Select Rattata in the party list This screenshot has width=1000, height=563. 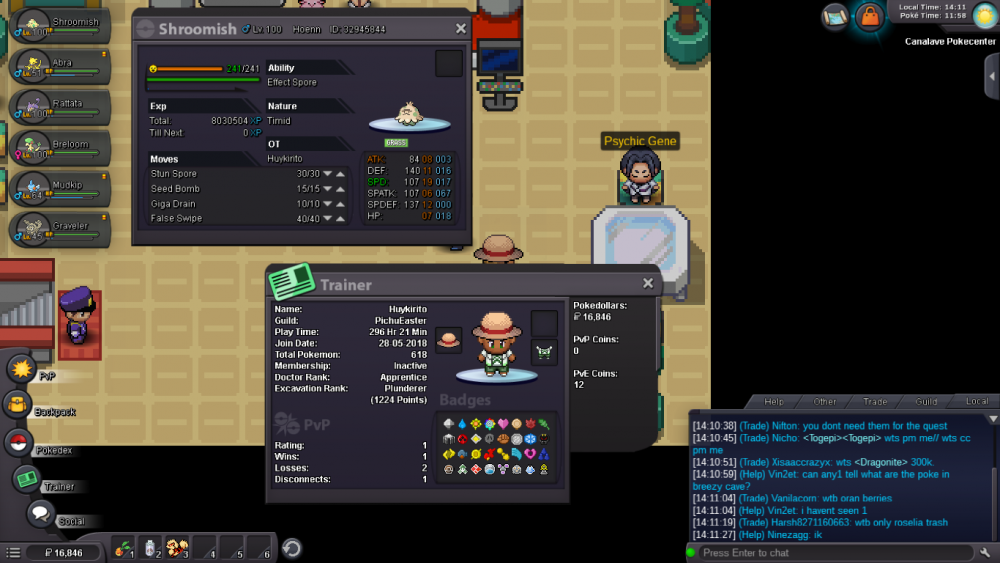(60, 105)
